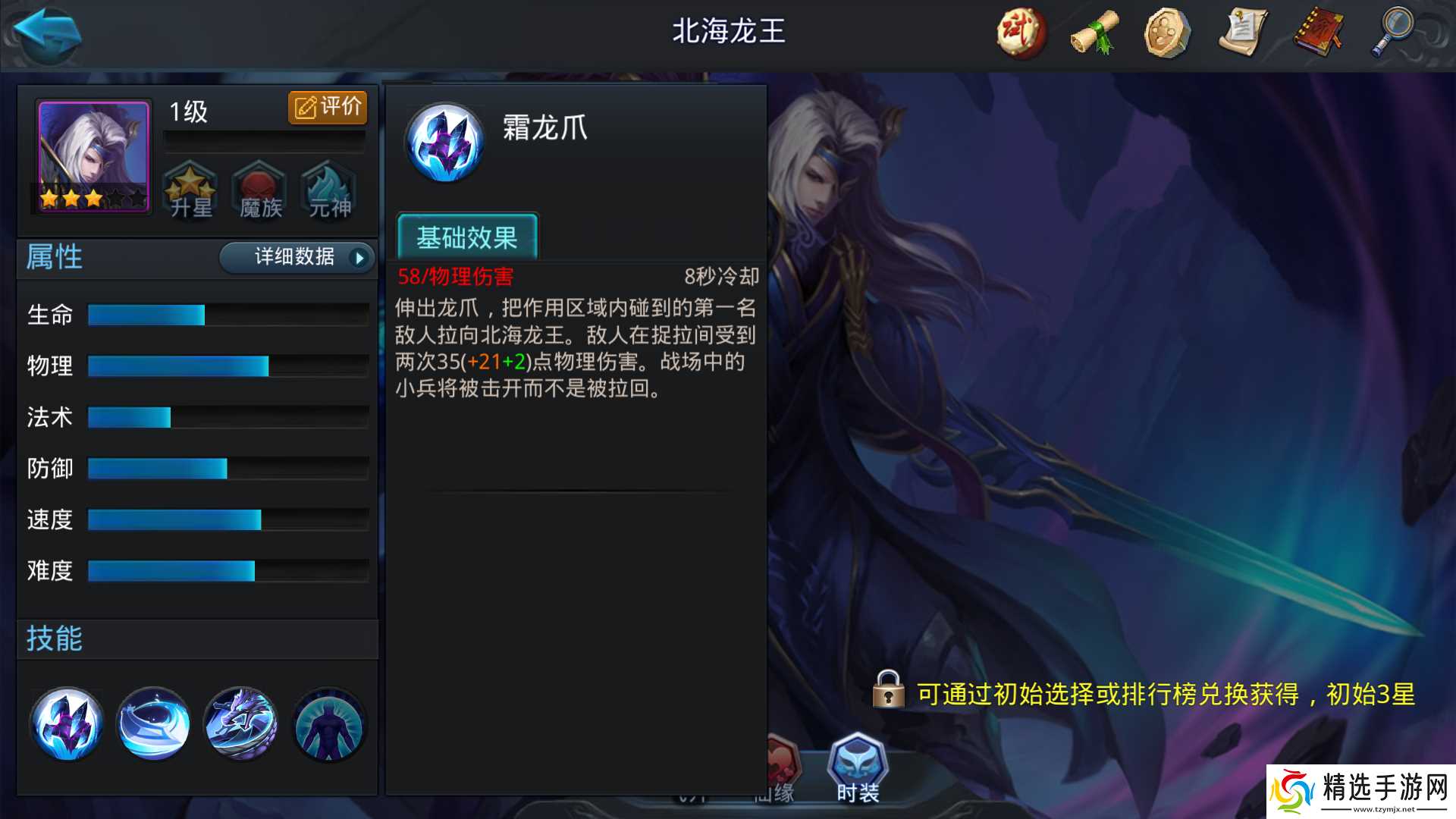Select the second skill icon in the 技能 row

(x=154, y=724)
